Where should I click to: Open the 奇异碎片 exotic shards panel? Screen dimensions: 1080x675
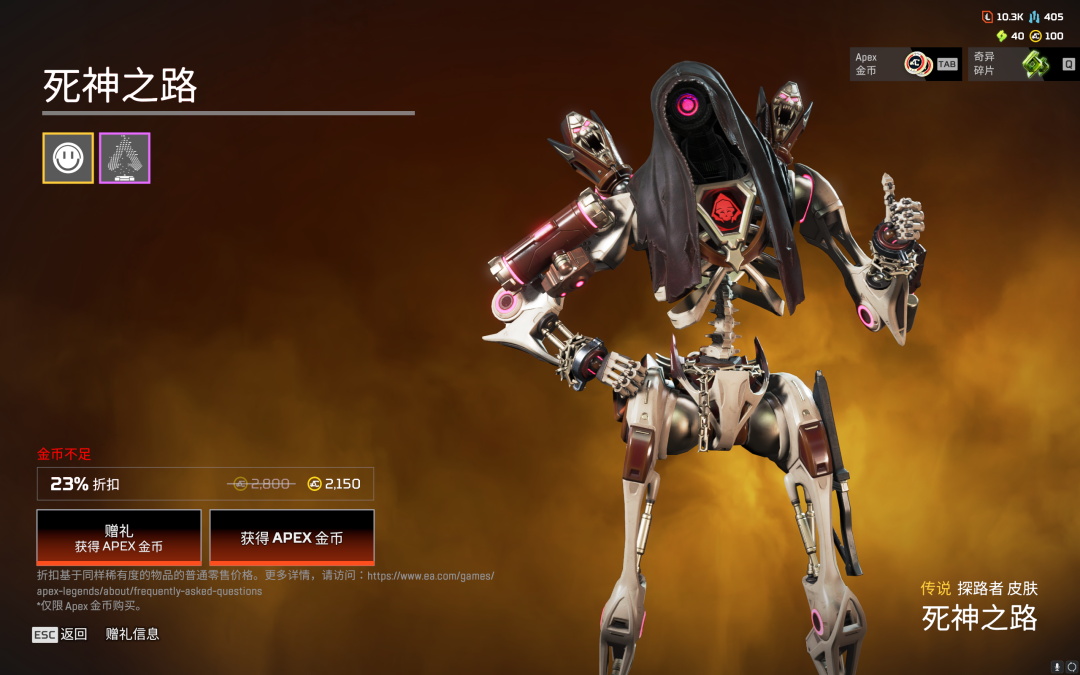[x=1021, y=65]
